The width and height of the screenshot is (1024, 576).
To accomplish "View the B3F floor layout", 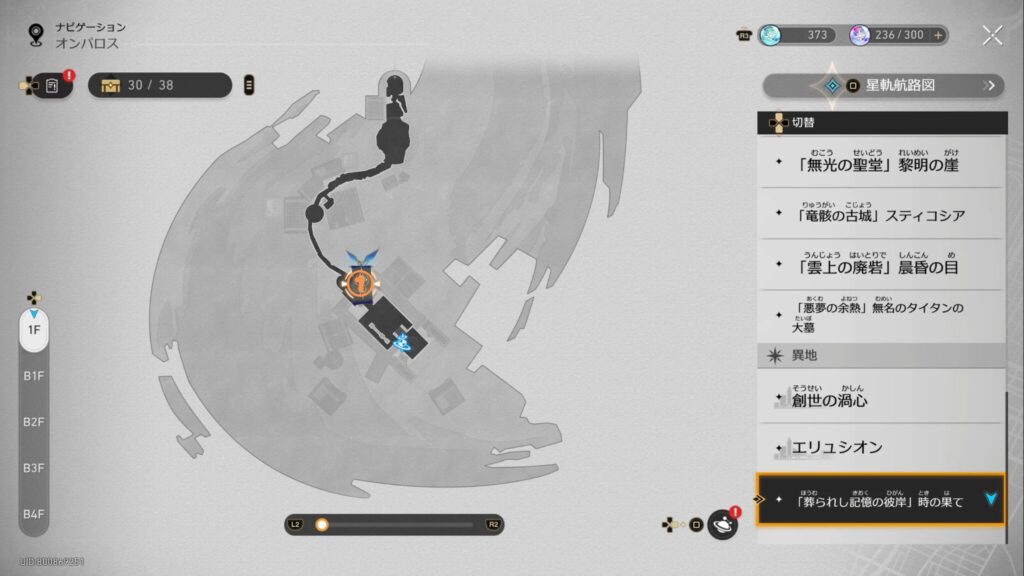I will (34, 468).
